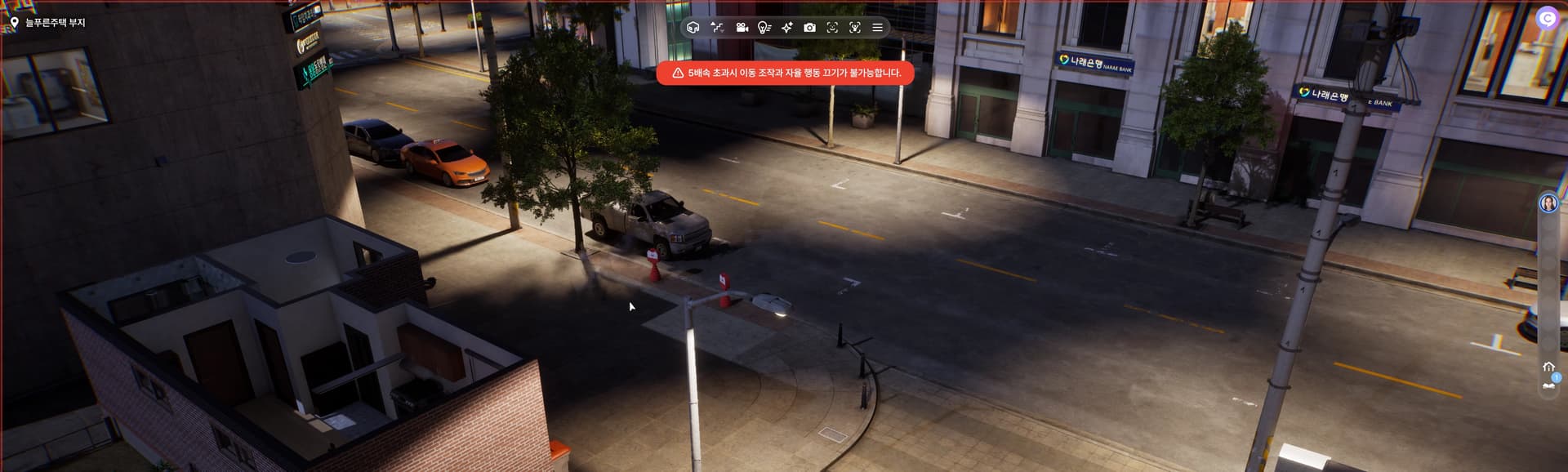
Task: Start the body motion capture icon
Action: [855, 28]
